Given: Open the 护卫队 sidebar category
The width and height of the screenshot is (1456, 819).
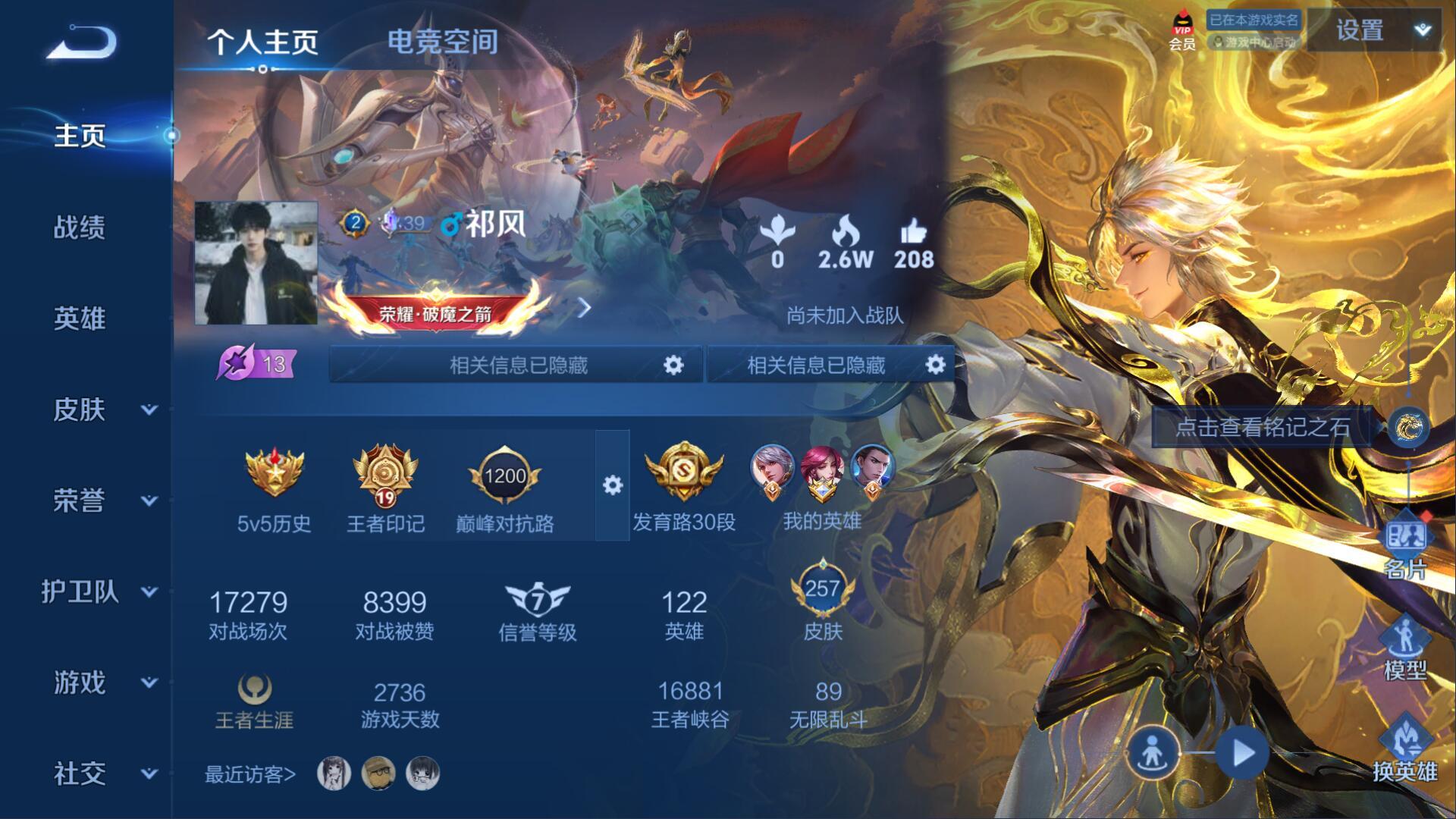Looking at the screenshot, I should tap(99, 591).
